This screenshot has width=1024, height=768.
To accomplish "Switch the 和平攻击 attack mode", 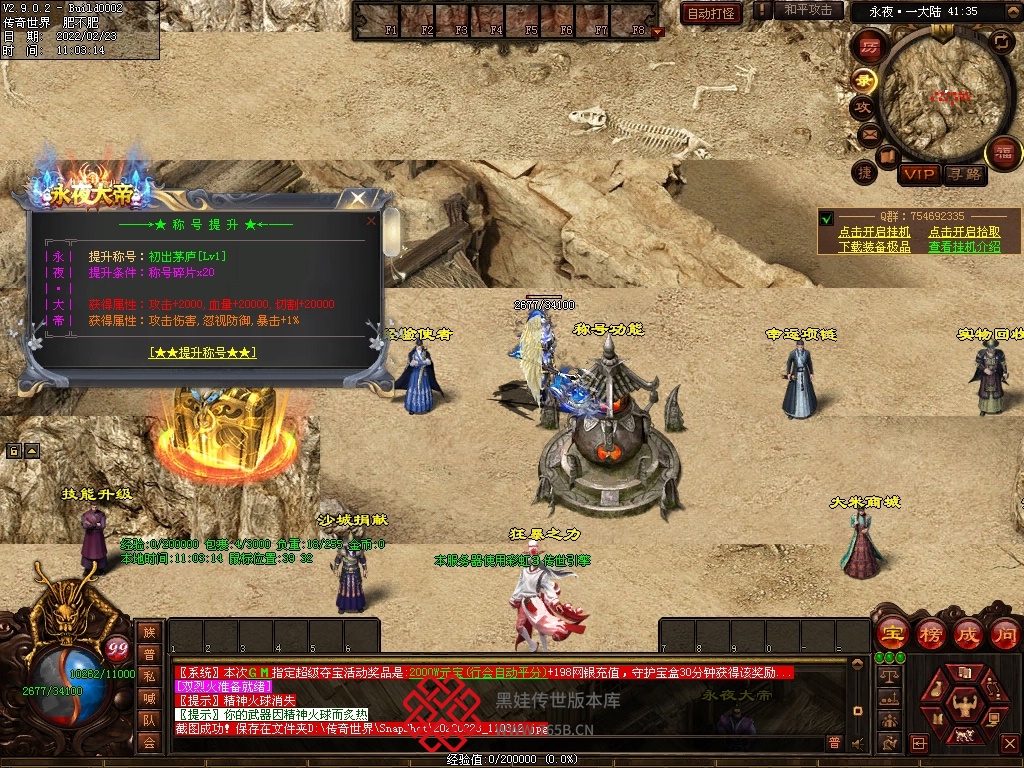I will point(807,10).
